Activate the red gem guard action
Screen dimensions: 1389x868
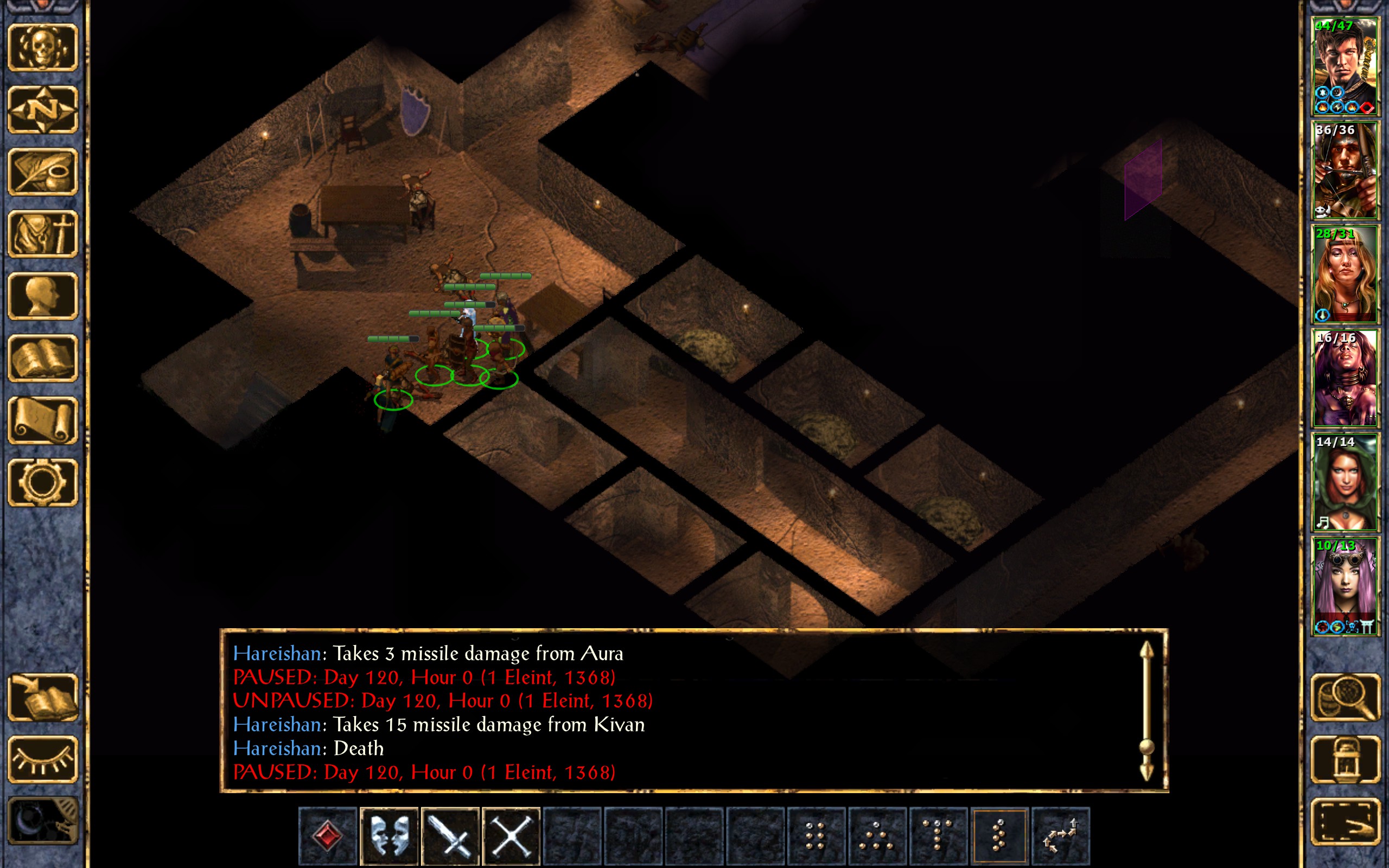click(328, 835)
